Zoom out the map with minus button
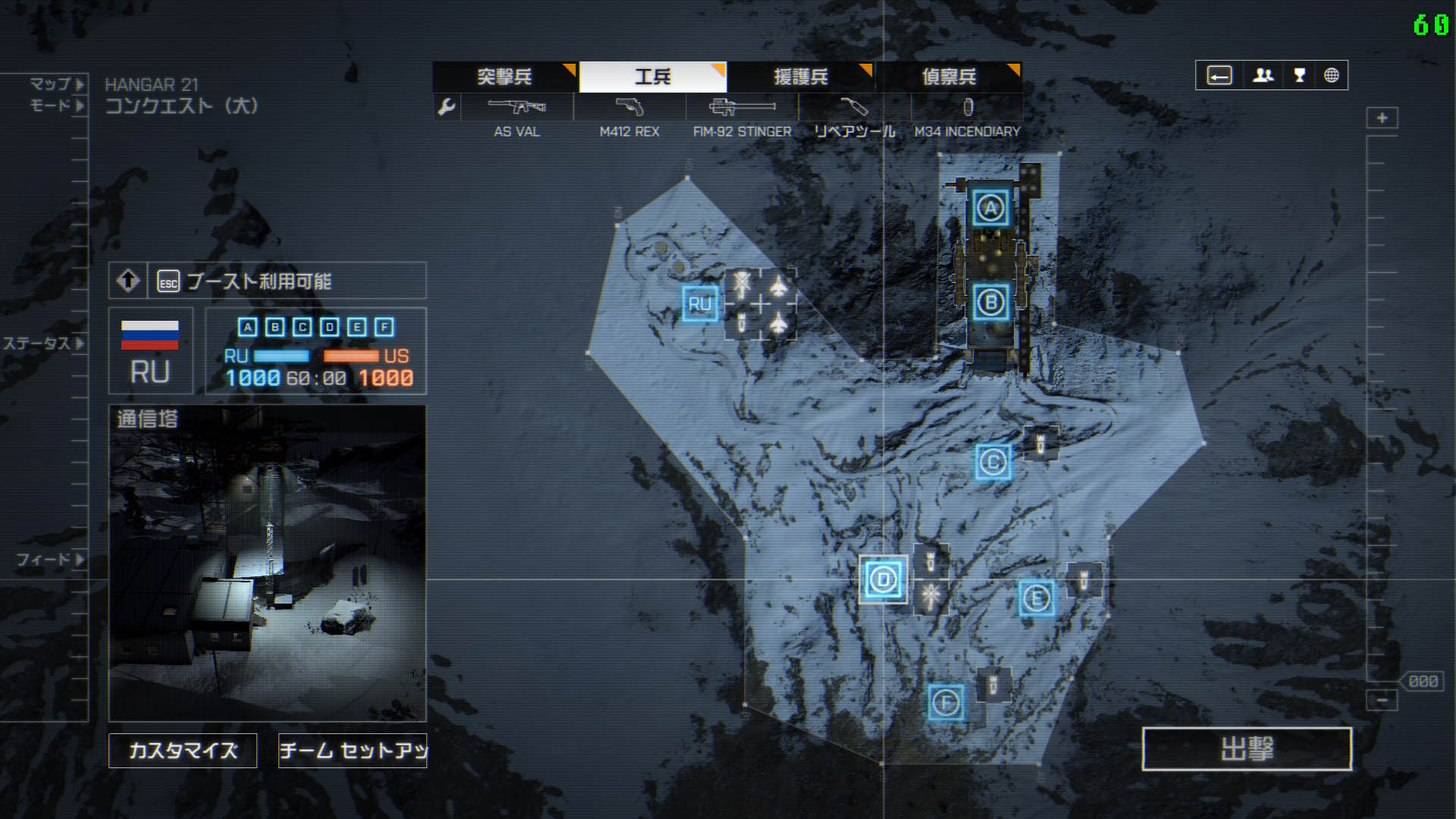 pos(1382,699)
